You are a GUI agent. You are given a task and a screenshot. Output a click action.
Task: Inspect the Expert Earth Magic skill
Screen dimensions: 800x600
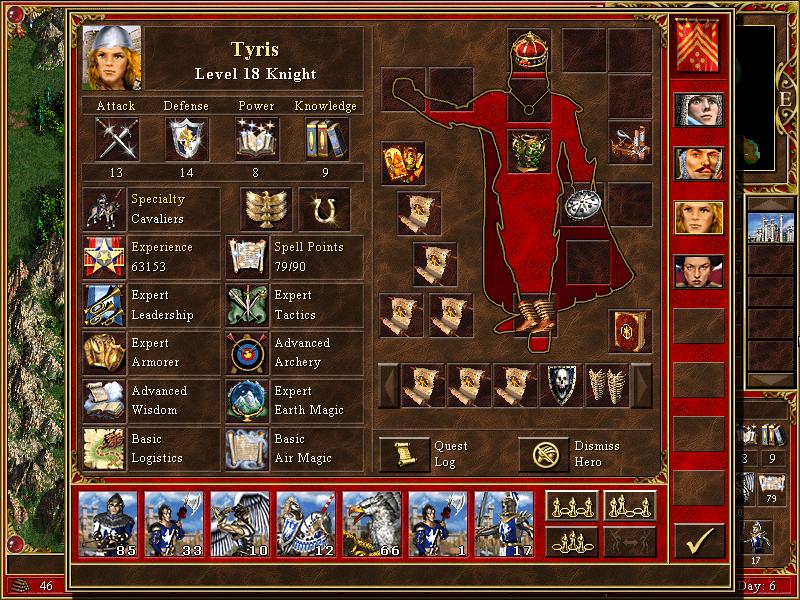pos(247,401)
